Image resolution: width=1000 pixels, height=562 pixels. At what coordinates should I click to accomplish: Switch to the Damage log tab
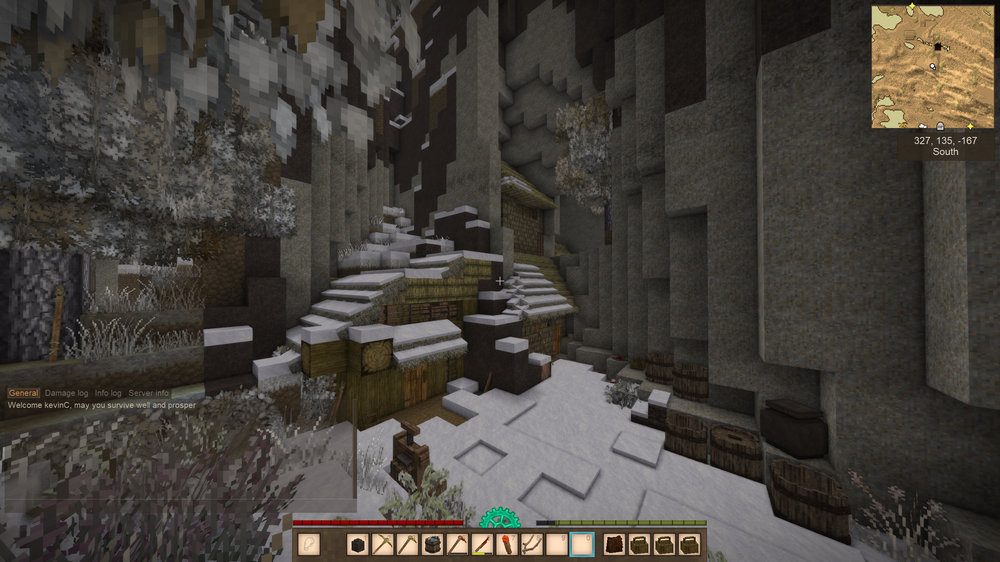point(66,394)
